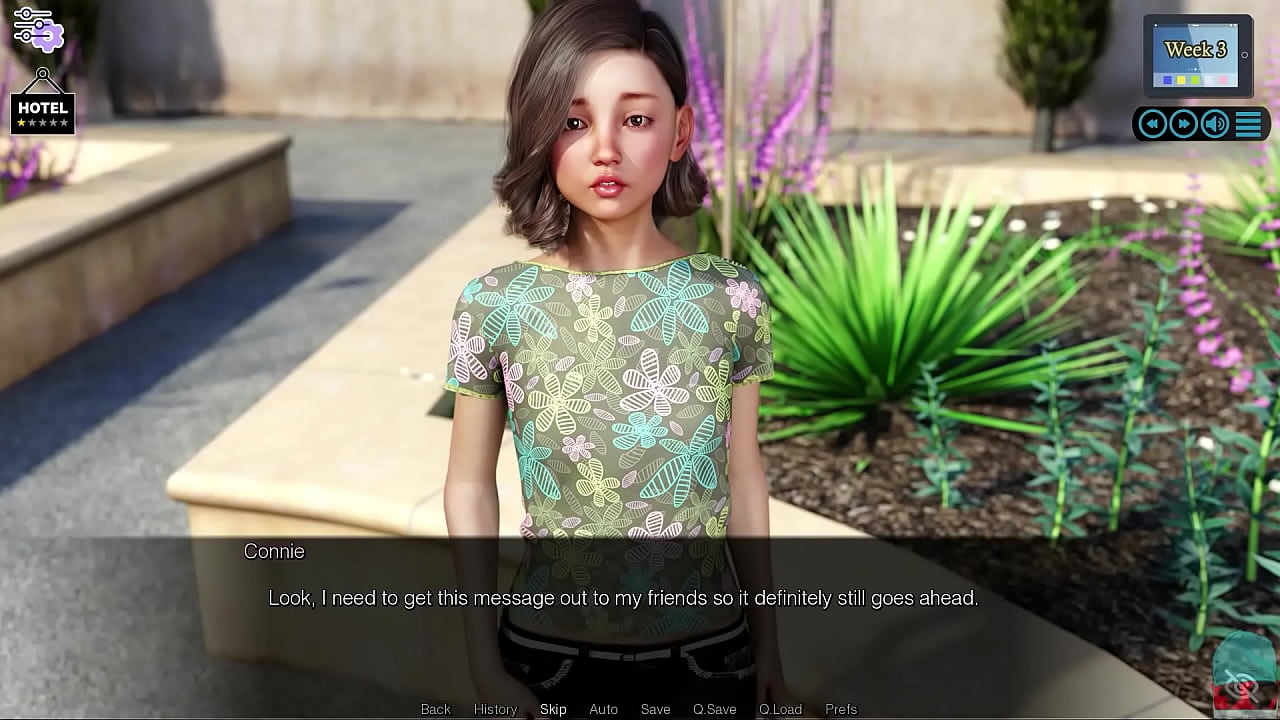The width and height of the screenshot is (1280, 720).
Task: Expand the hamburger menu icon
Action: coord(1248,123)
